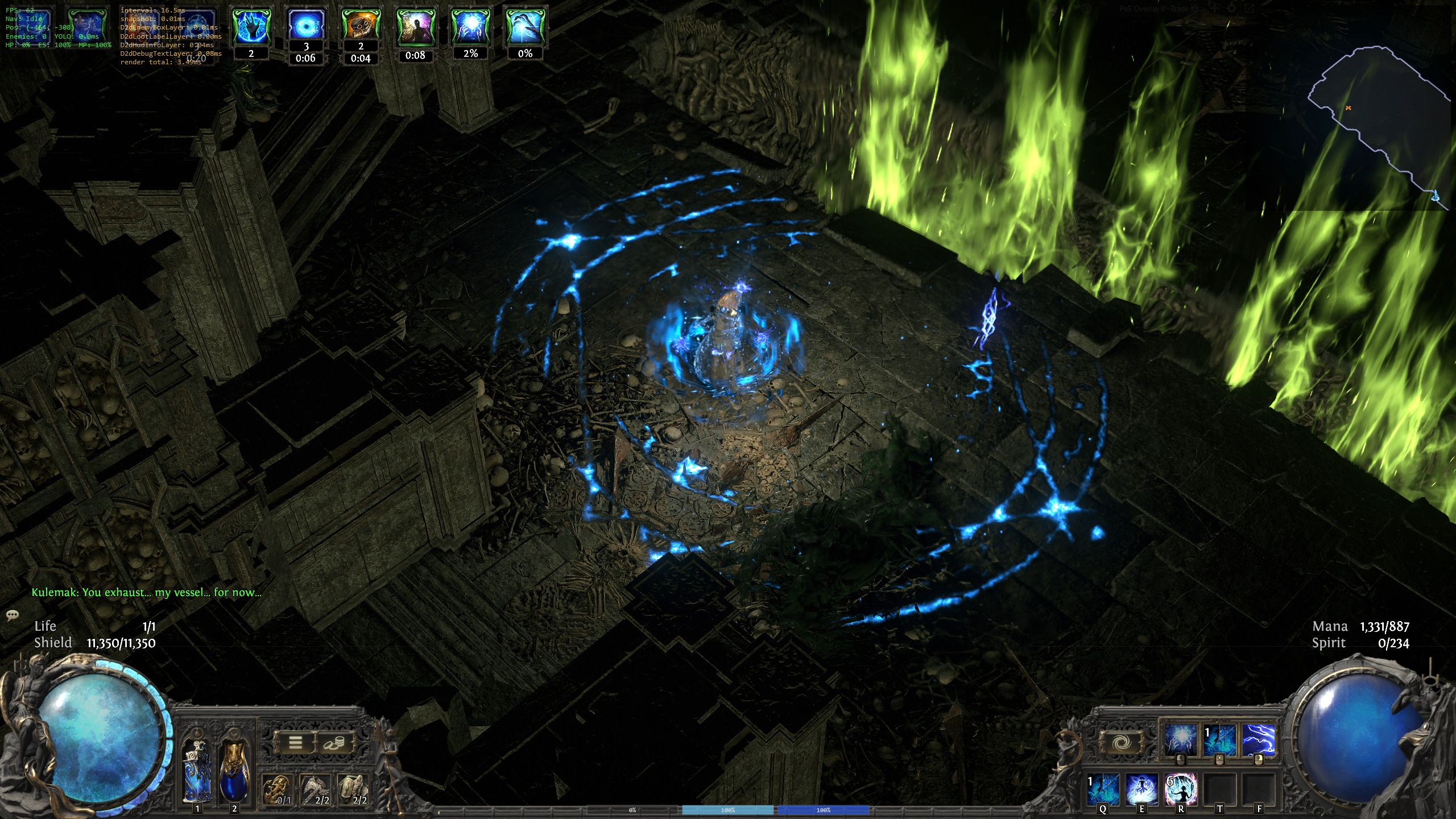
Task: Select the buff icon showing 0%
Action: click(525, 26)
